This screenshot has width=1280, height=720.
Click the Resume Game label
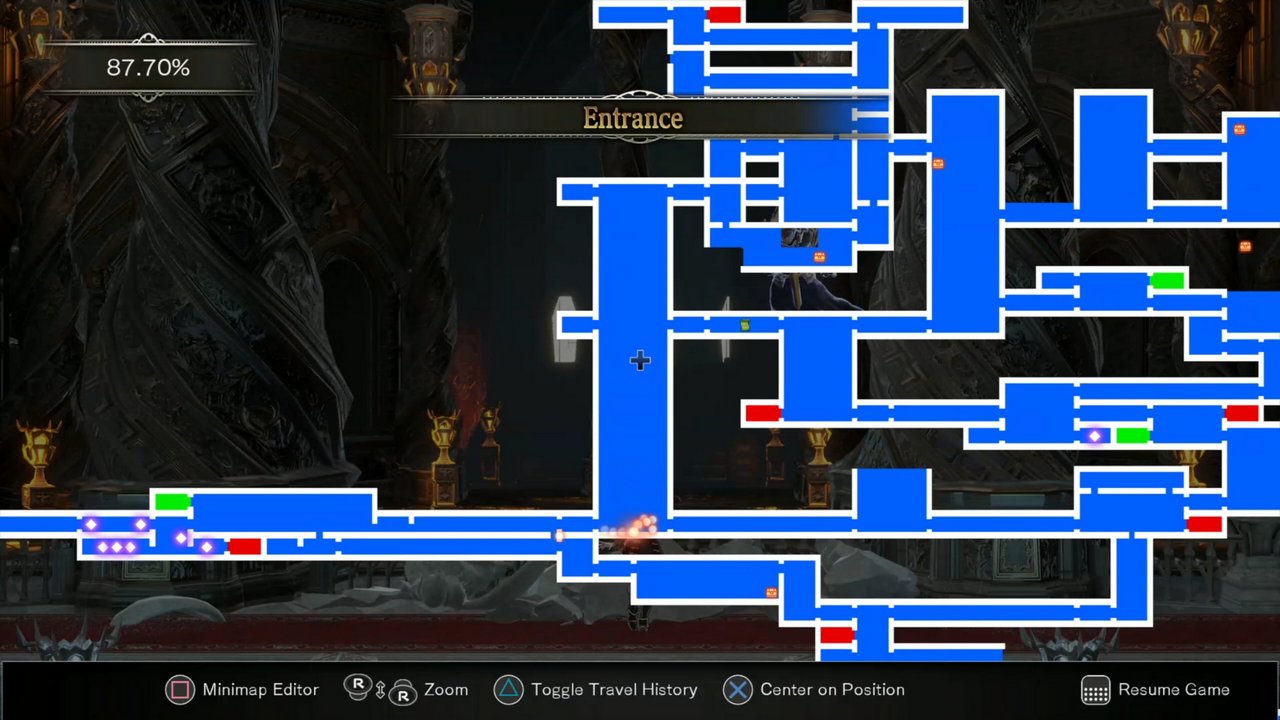1174,690
